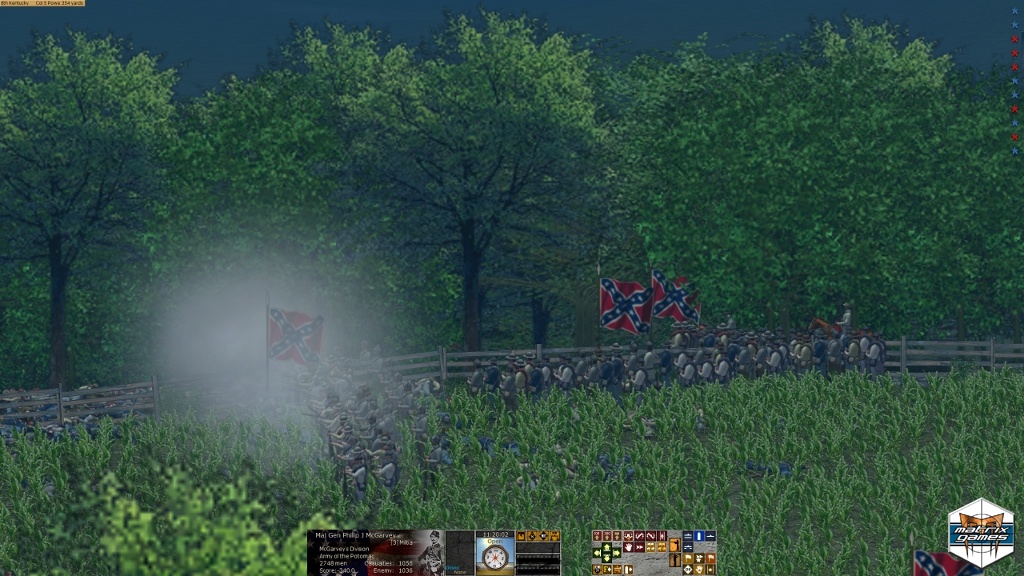Viewport: 1024px width, 576px height.
Task: Click the red halt hand command icon
Action: coord(628,547)
